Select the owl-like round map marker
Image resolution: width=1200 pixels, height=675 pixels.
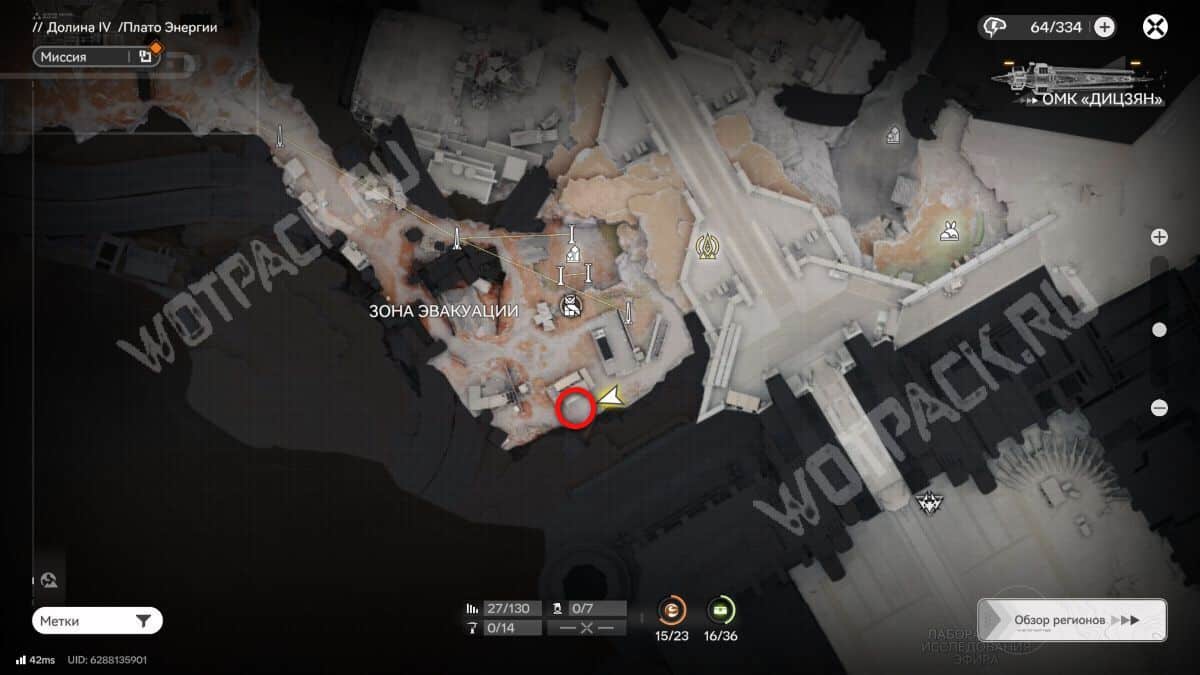pos(571,307)
